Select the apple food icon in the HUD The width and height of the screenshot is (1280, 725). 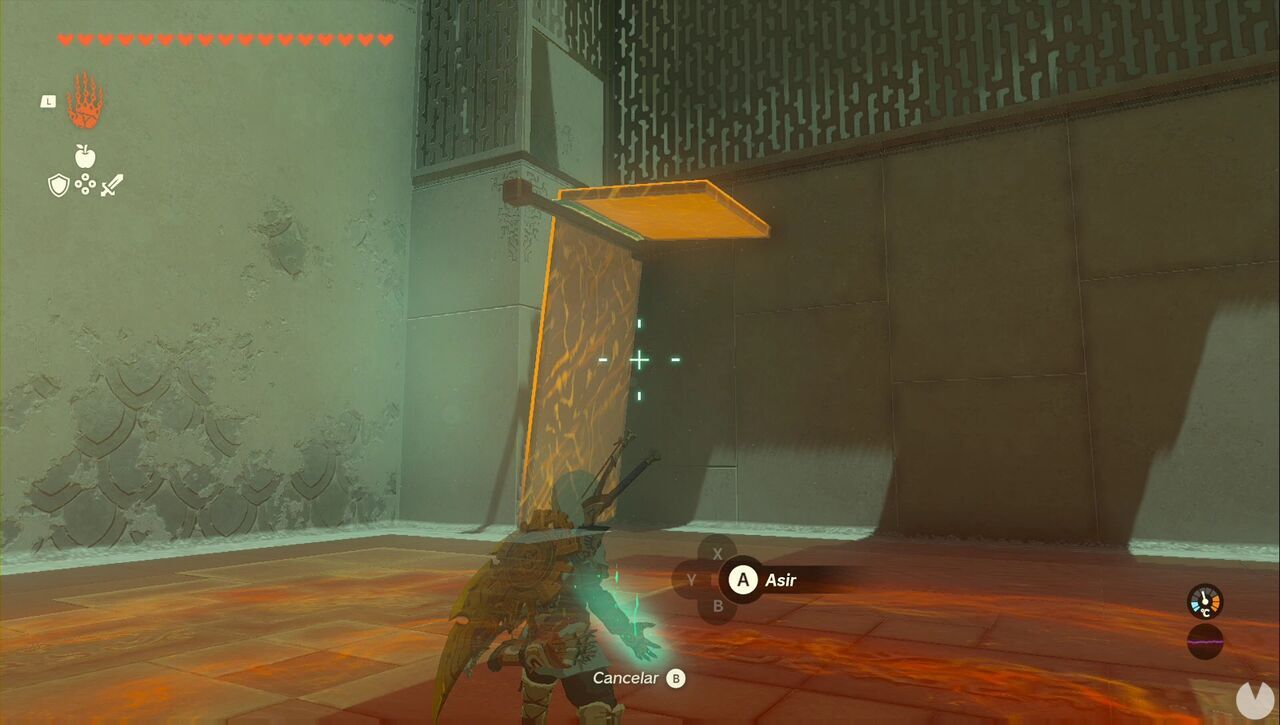point(86,158)
